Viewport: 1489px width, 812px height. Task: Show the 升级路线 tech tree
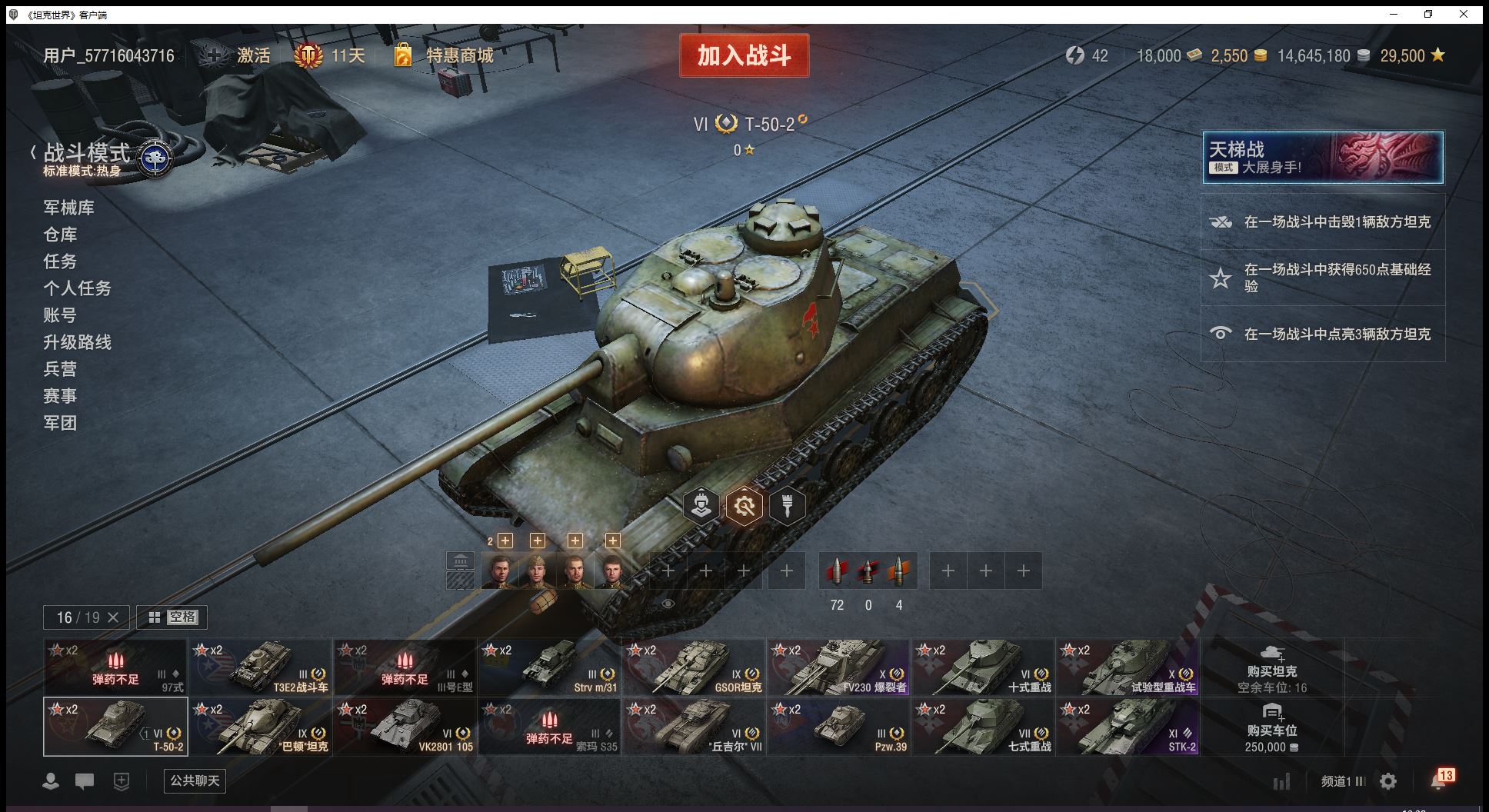(x=77, y=342)
